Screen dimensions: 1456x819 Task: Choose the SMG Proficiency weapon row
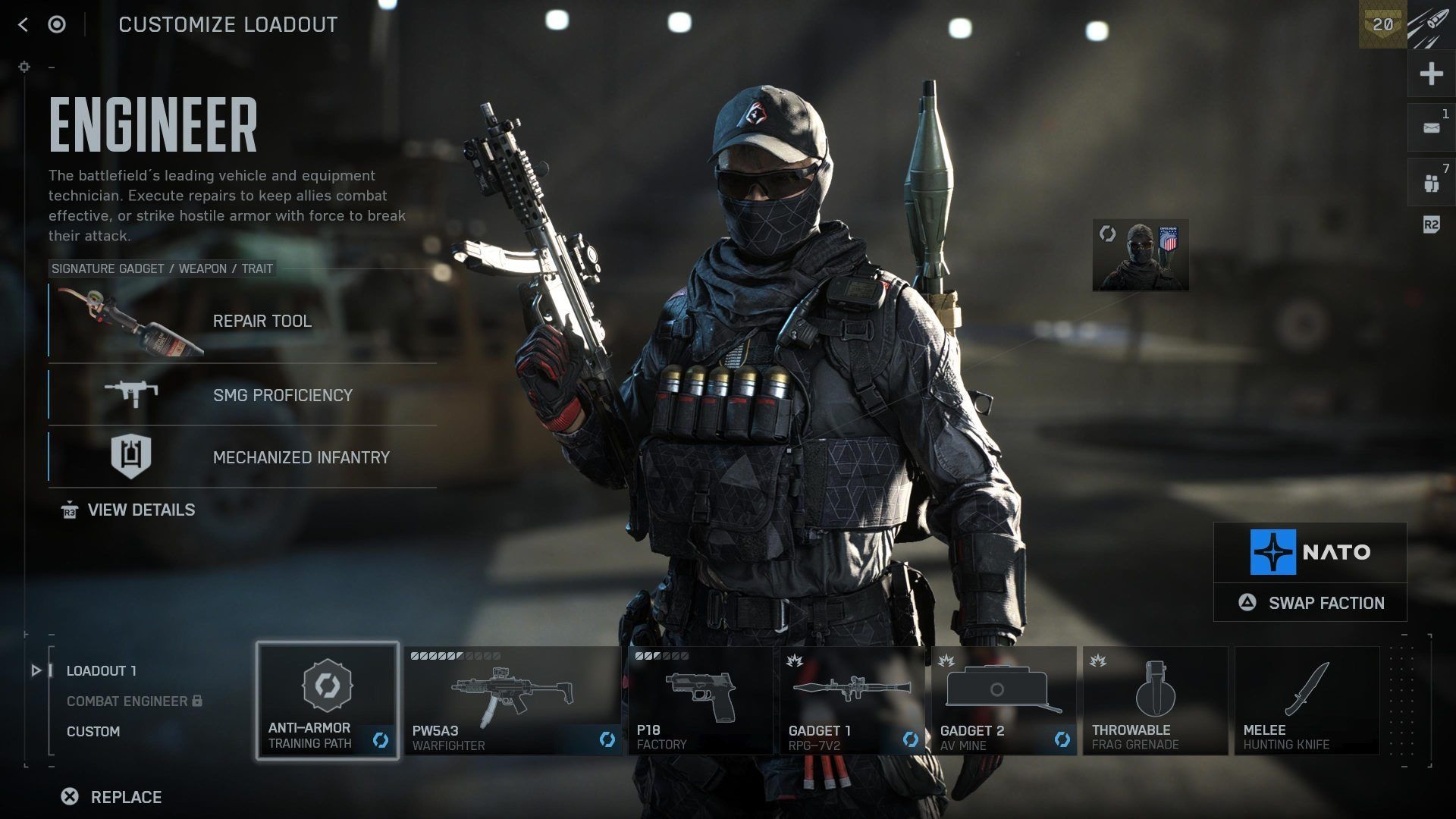point(243,395)
